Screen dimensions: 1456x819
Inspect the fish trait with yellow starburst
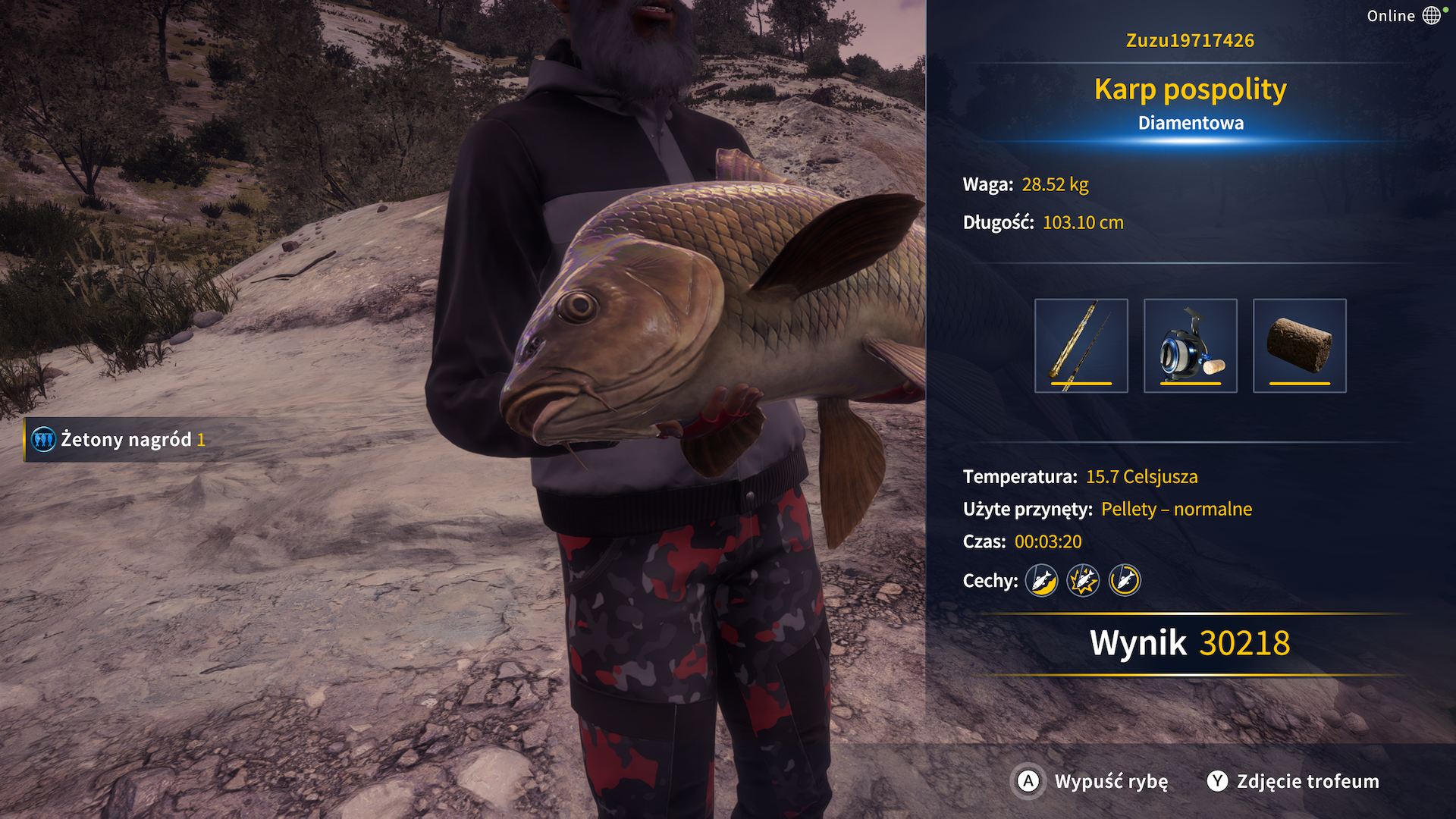[1083, 581]
